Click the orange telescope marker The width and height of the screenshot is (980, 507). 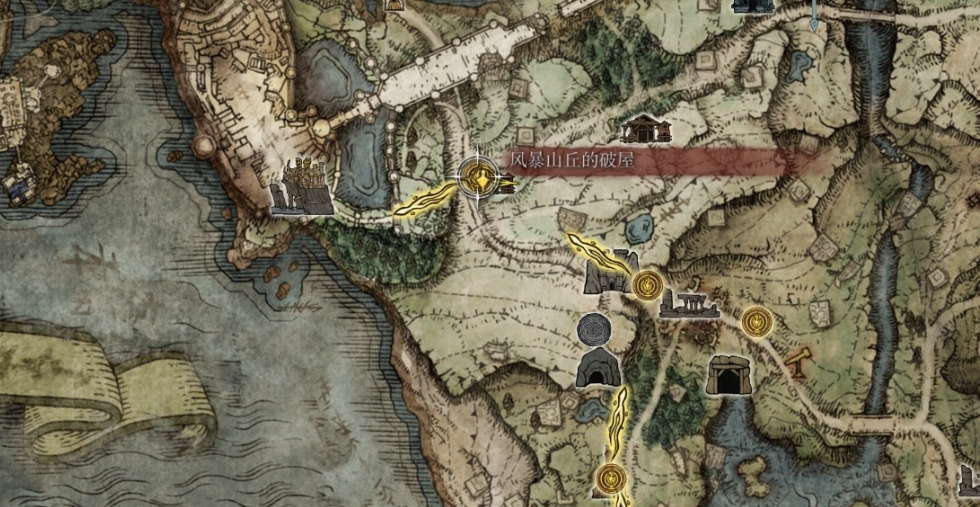798,357
